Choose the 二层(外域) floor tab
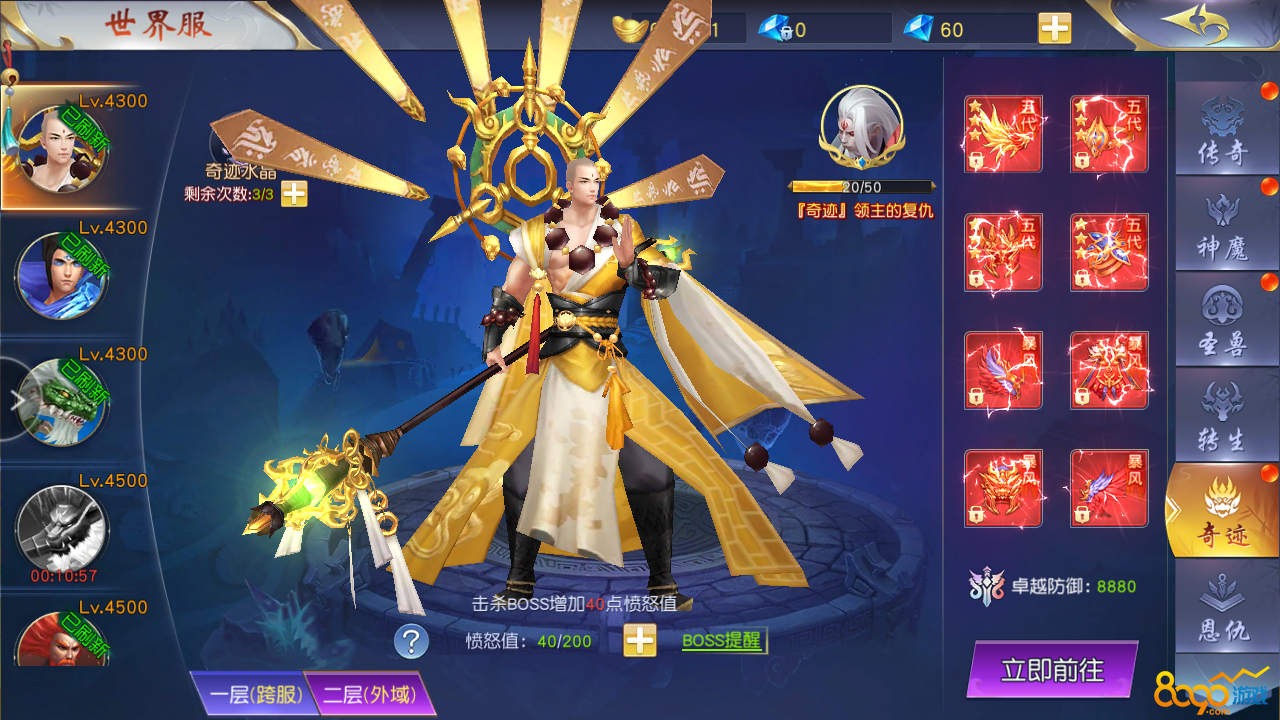 (370, 694)
